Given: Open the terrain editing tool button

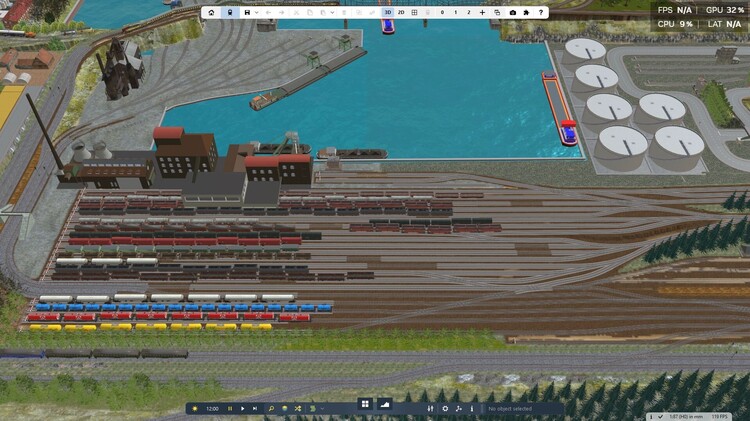Looking at the screenshot, I should [x=385, y=404].
